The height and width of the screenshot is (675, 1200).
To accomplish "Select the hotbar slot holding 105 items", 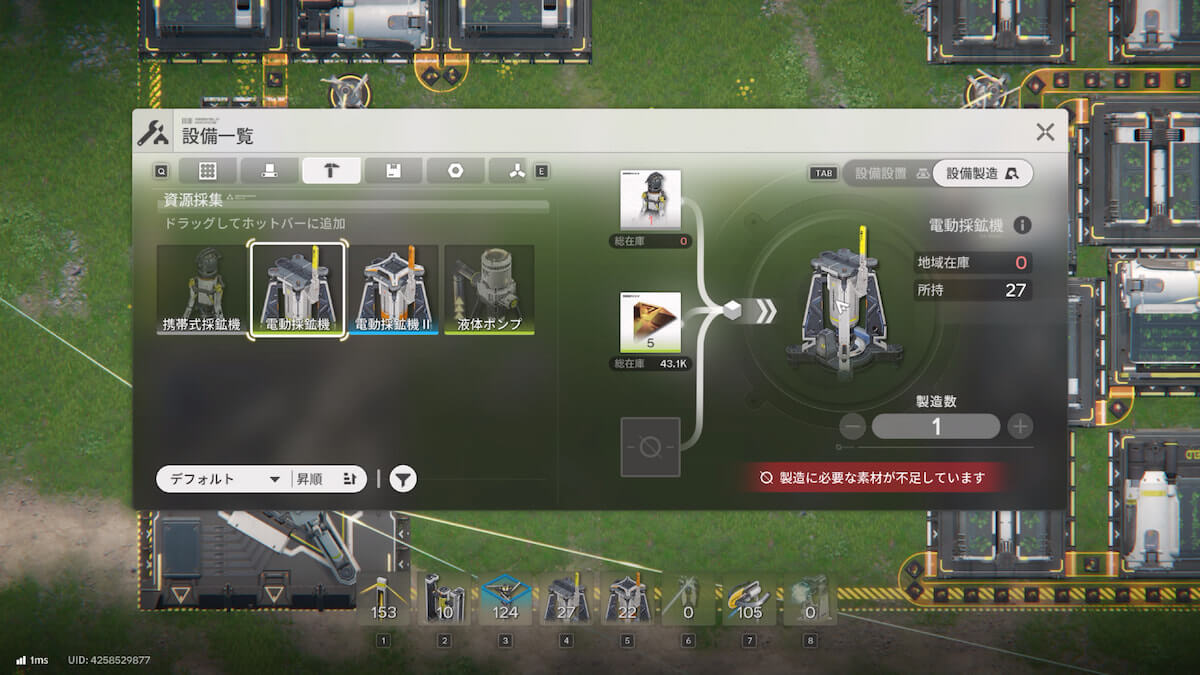I will (x=748, y=600).
